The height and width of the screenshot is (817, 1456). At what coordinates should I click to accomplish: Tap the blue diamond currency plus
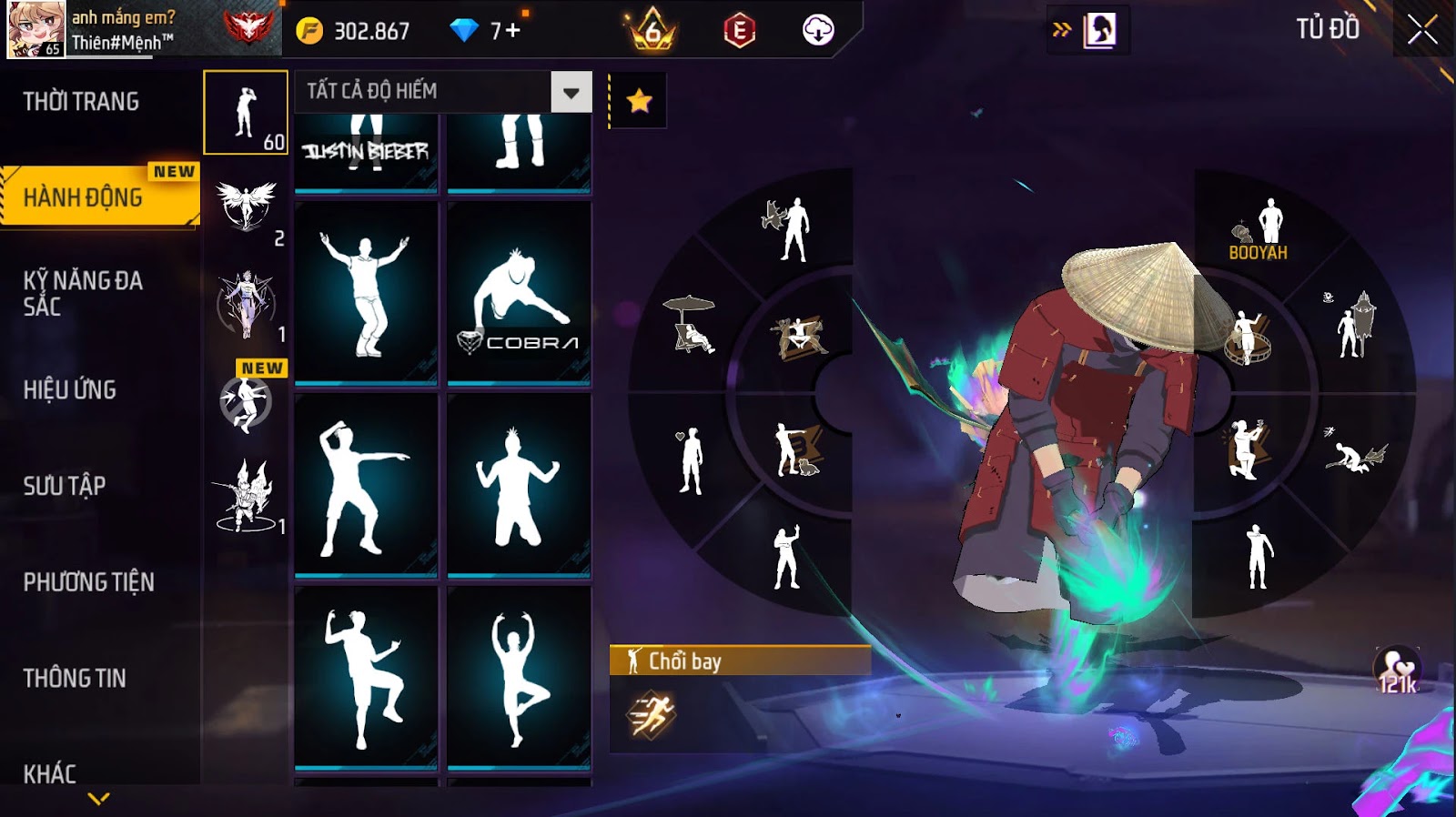pos(512,31)
